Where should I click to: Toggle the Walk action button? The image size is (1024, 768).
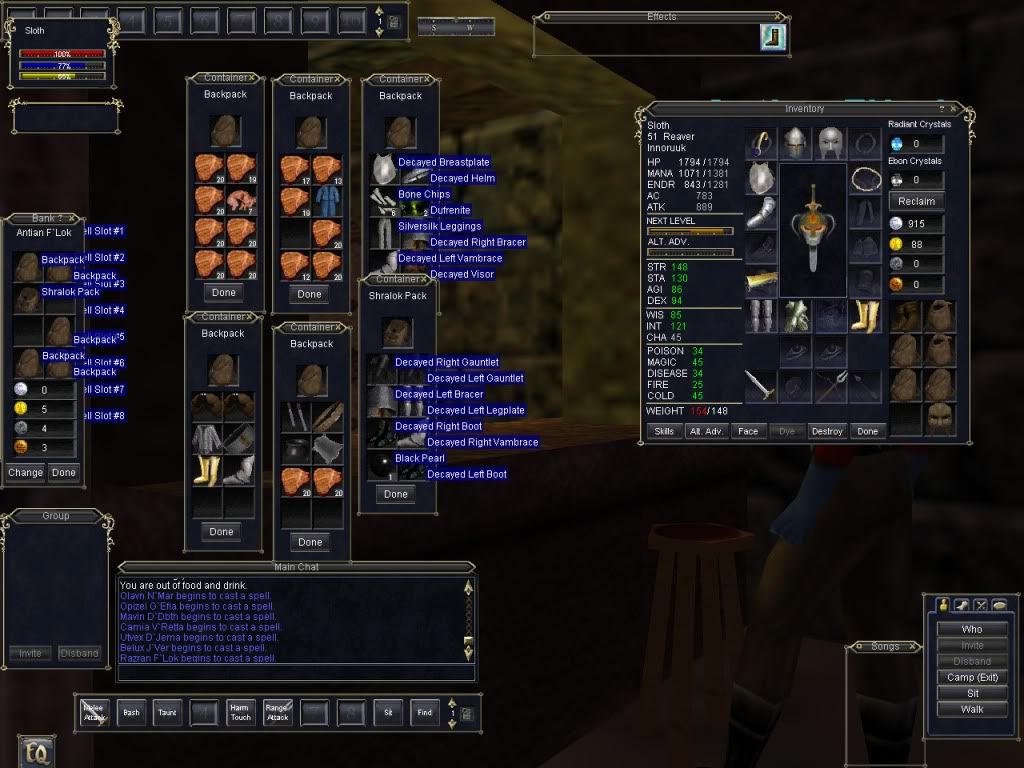(971, 709)
